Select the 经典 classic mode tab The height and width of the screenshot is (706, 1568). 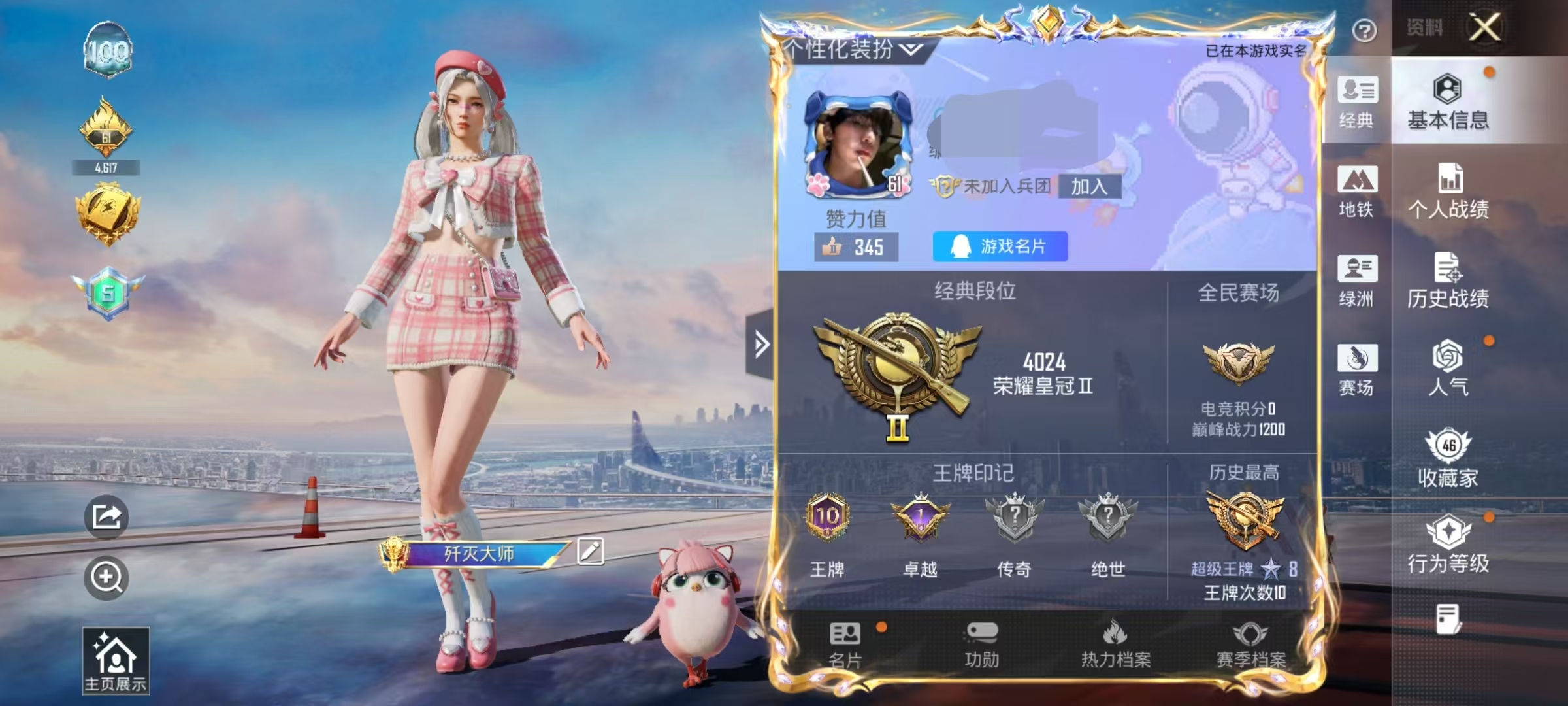[1357, 102]
